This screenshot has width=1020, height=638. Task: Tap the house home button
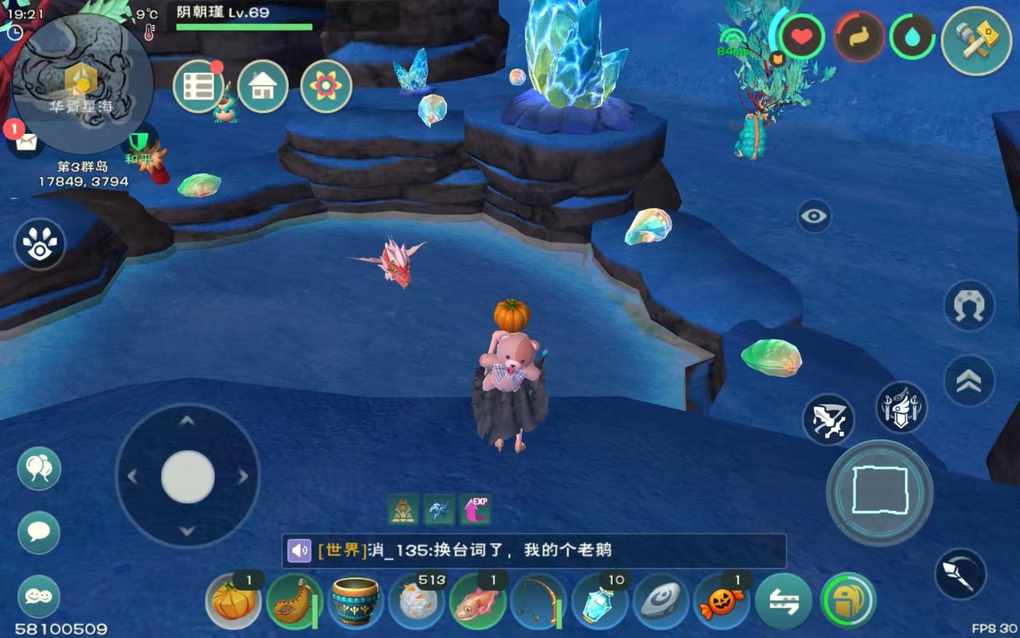(263, 87)
